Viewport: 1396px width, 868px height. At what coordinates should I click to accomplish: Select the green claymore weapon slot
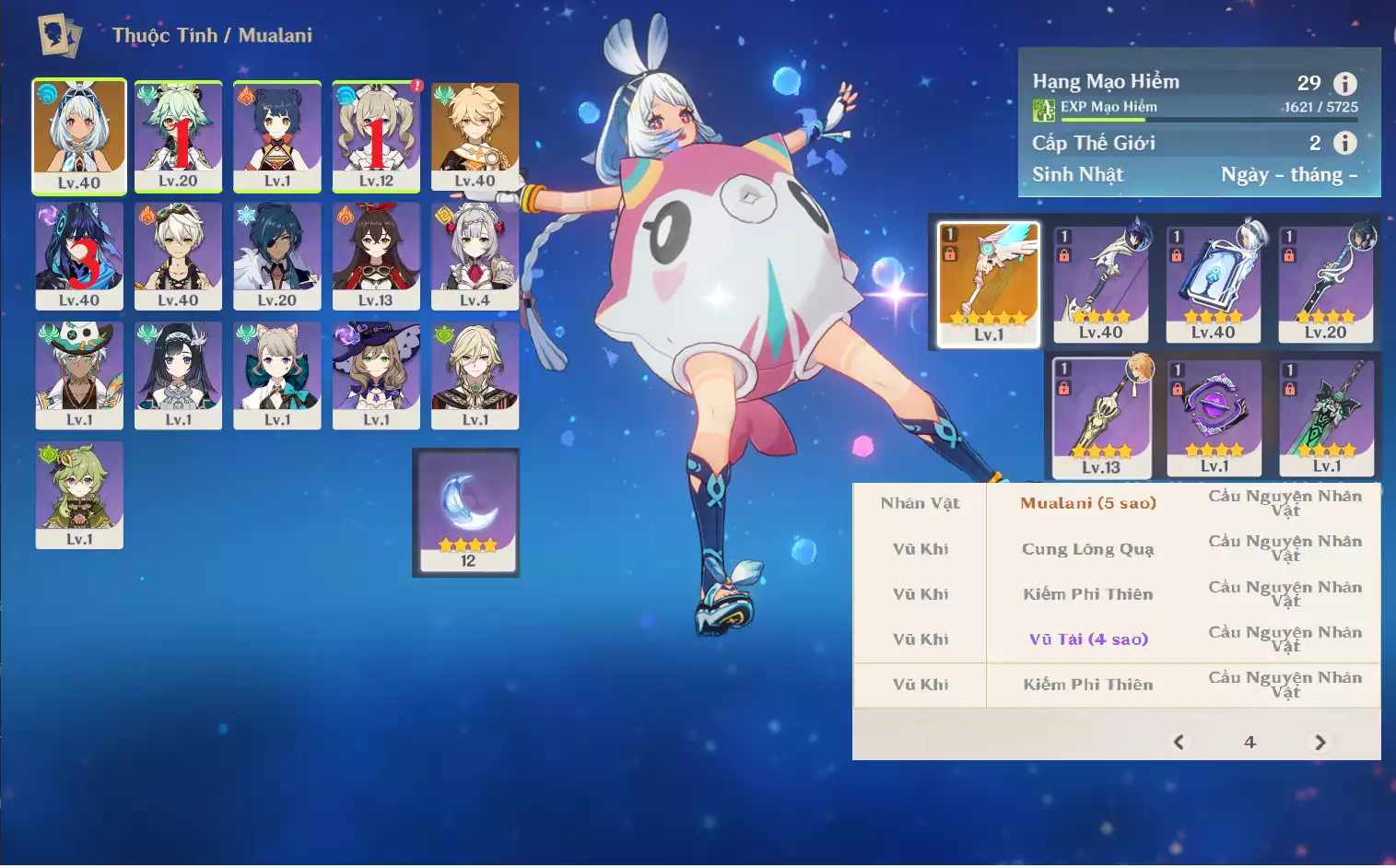click(1327, 417)
